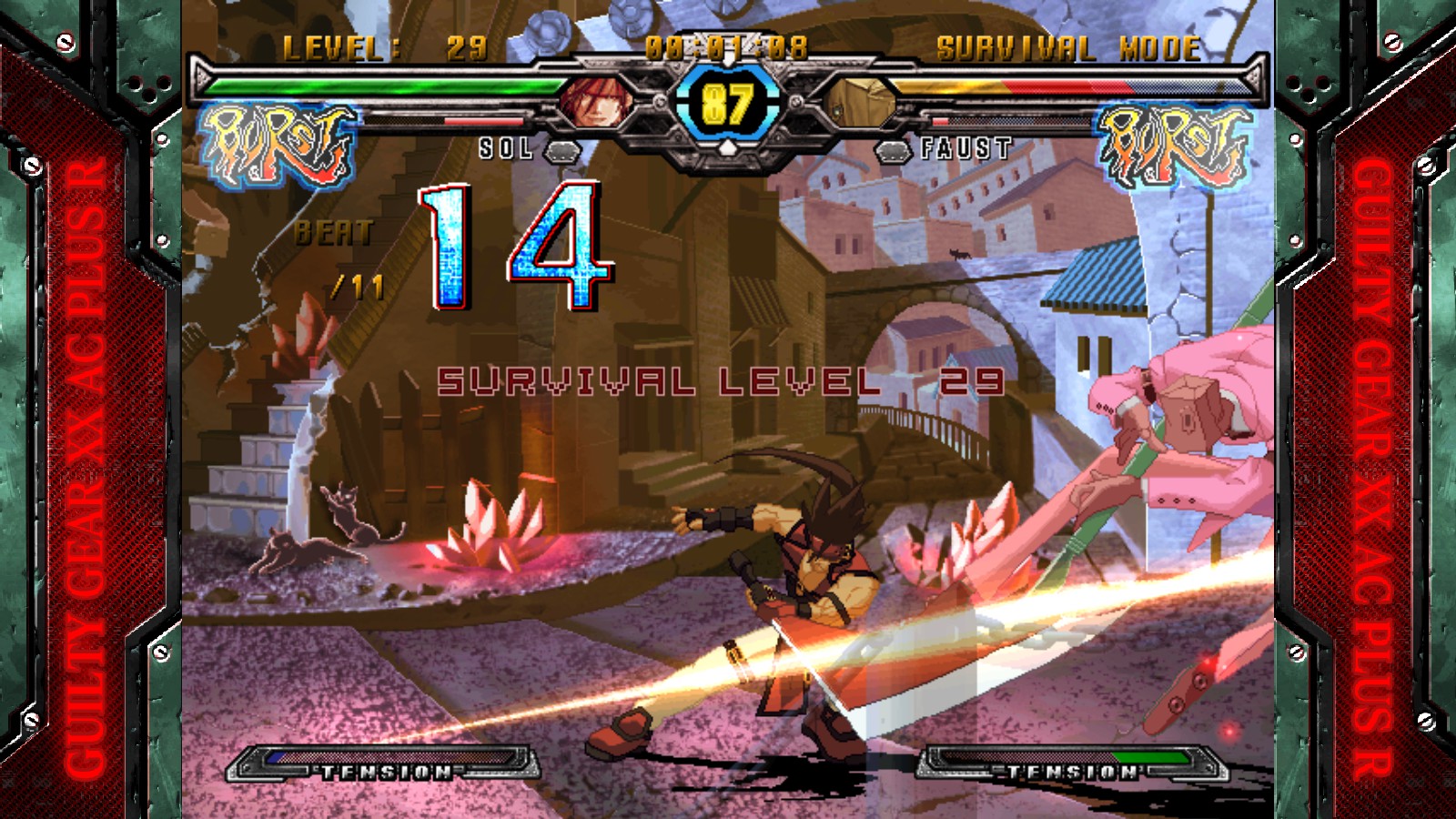Click Sol's green health bar
Image resolution: width=1456 pixels, height=819 pixels.
382,86
